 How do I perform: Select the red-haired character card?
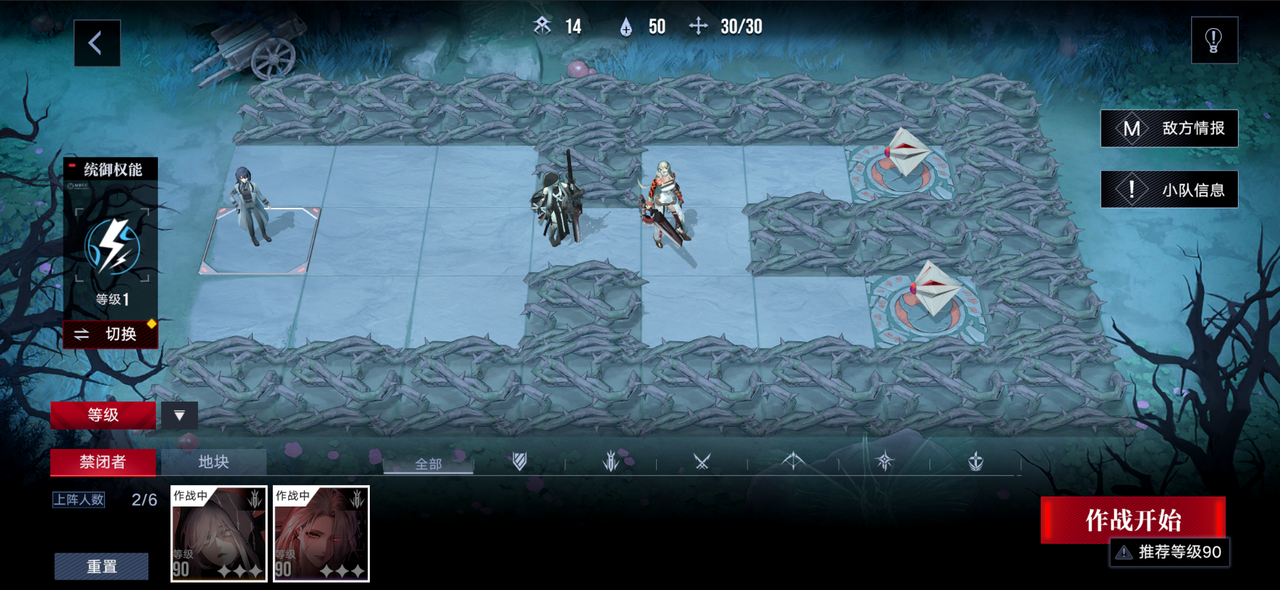click(321, 533)
